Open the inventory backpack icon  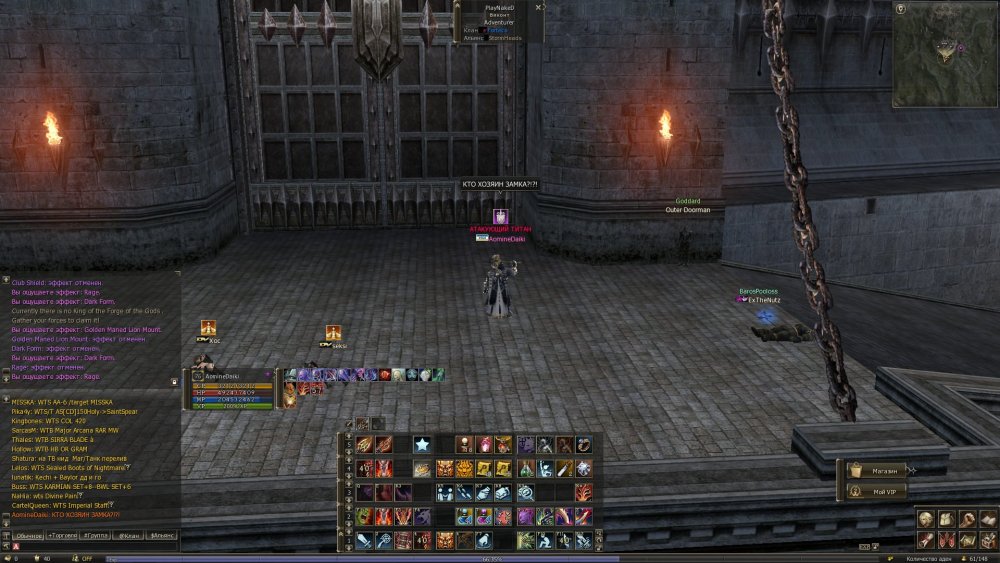tap(945, 520)
